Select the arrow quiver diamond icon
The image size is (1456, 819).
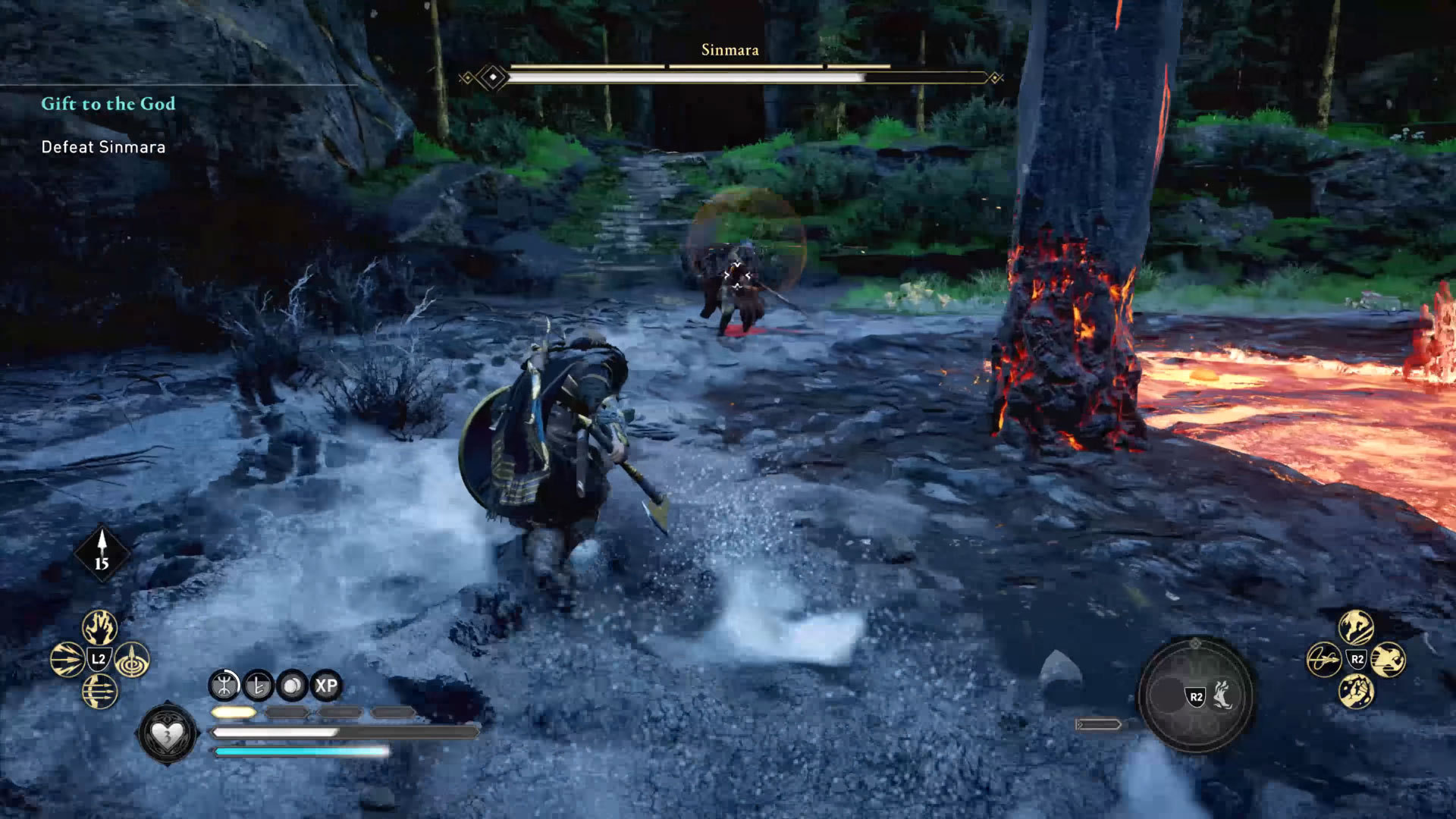102,554
